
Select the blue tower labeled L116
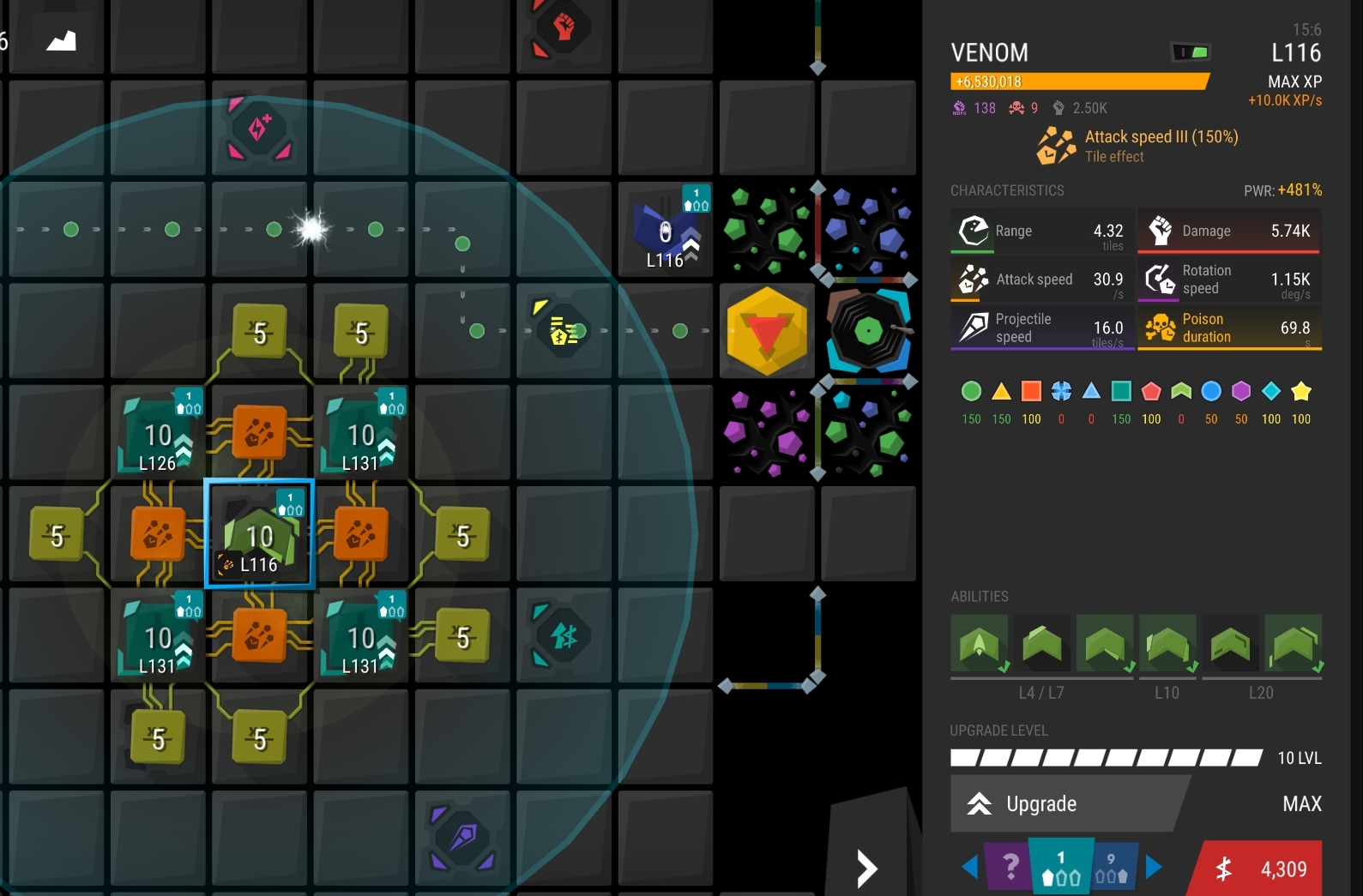tap(666, 230)
